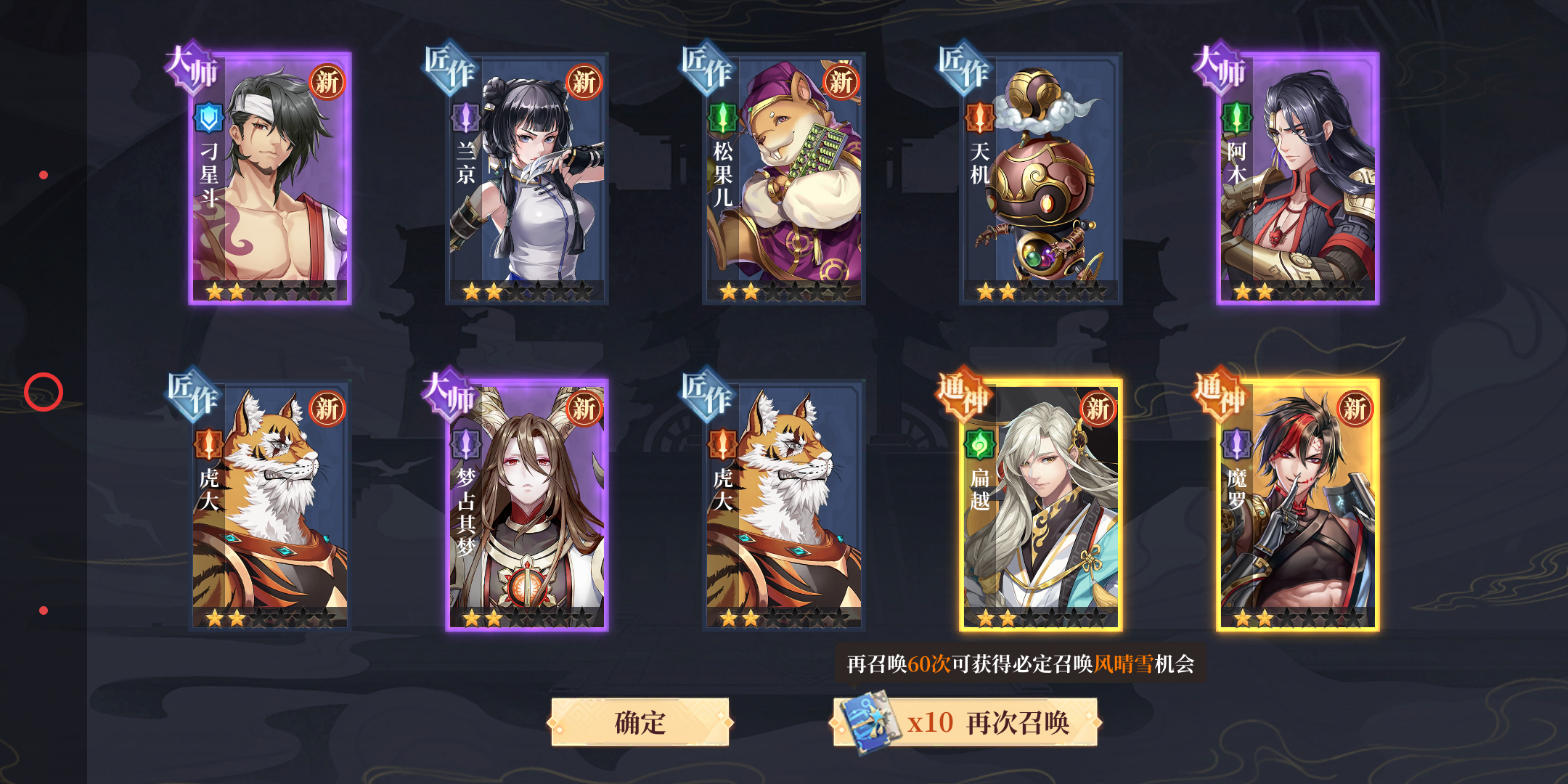
Task: Click the purple element icon on 兰京's card
Action: [x=467, y=118]
